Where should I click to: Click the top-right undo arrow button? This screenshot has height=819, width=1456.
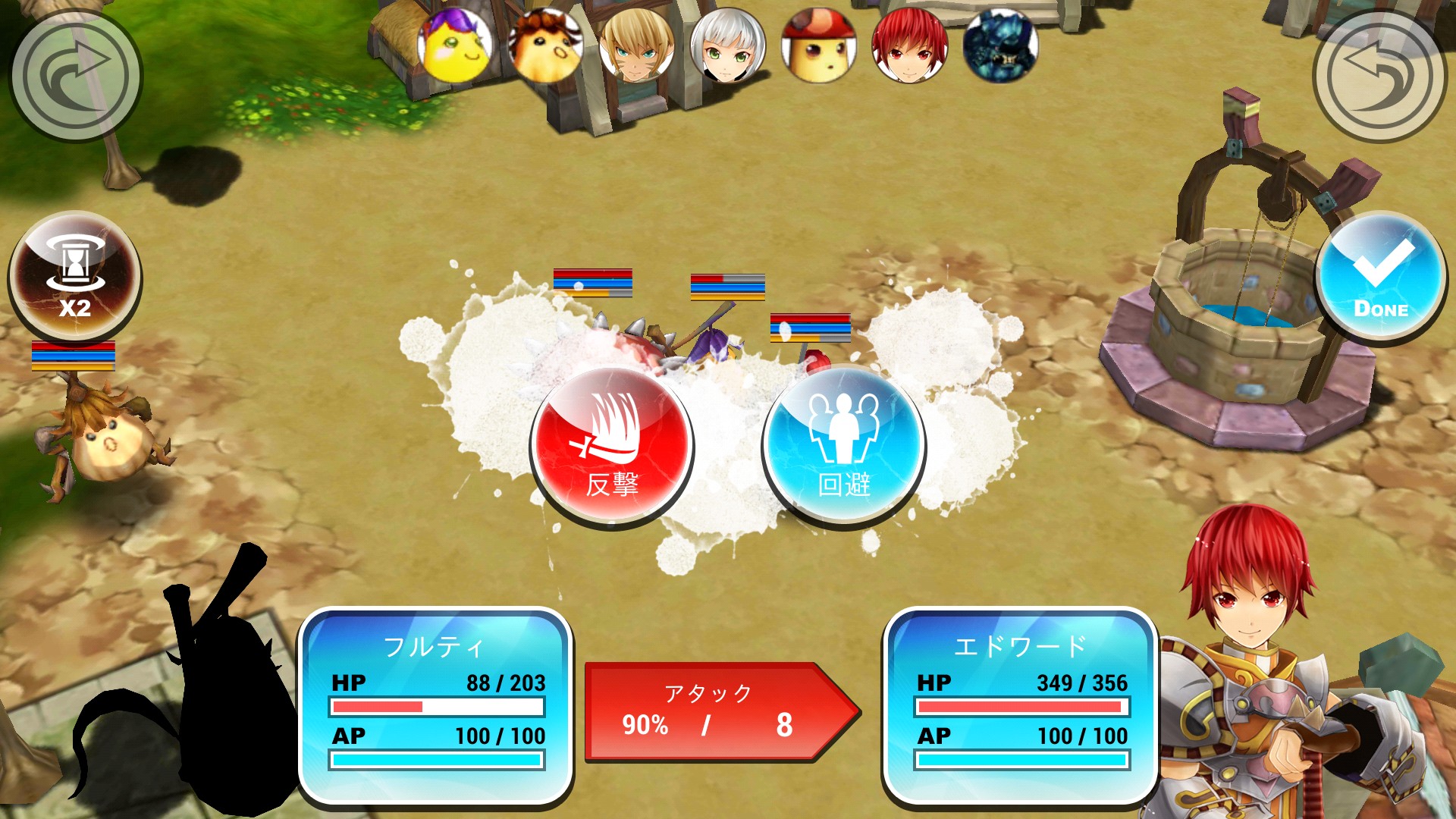click(1380, 74)
